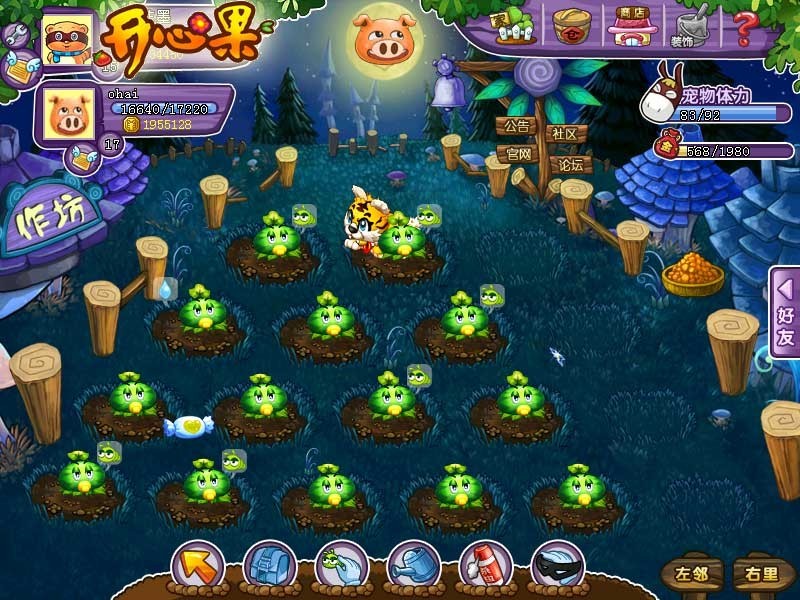Viewport: 800px width, 600px height.
Task: Open the blue backpack tool
Action: (268, 566)
